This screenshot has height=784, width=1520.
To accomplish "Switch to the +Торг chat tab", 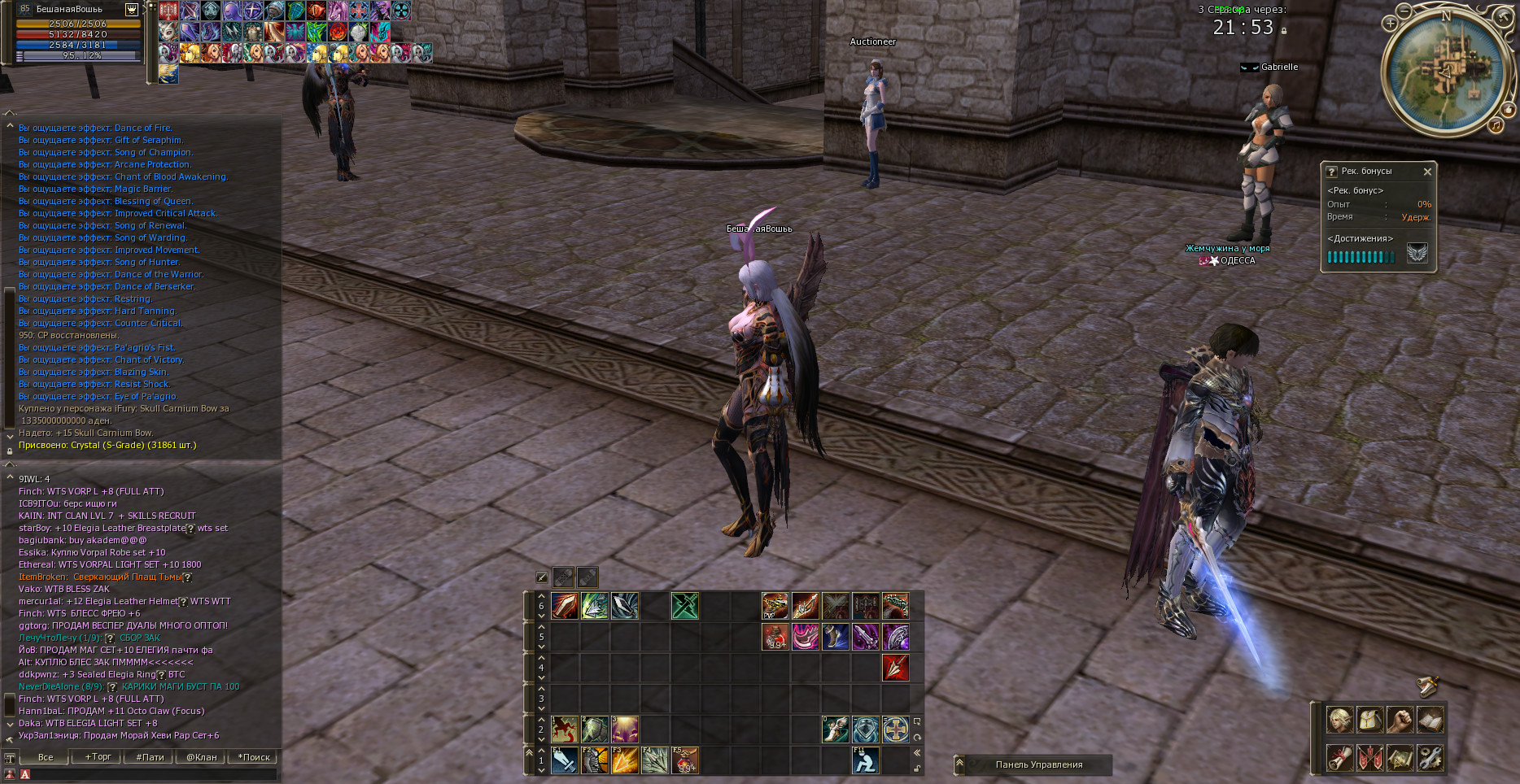I will [98, 757].
